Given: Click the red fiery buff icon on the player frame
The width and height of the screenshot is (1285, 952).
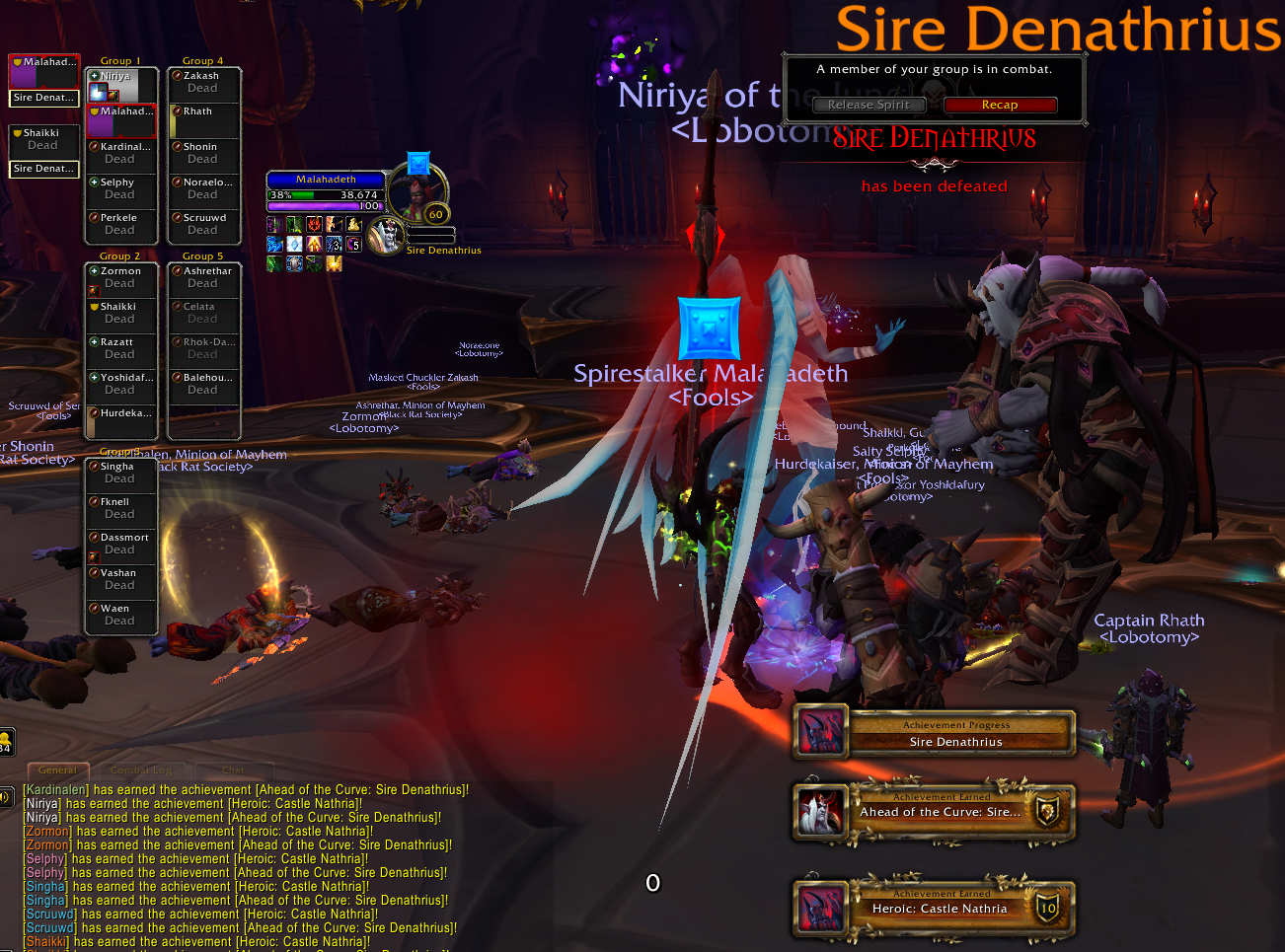Looking at the screenshot, I should (314, 224).
